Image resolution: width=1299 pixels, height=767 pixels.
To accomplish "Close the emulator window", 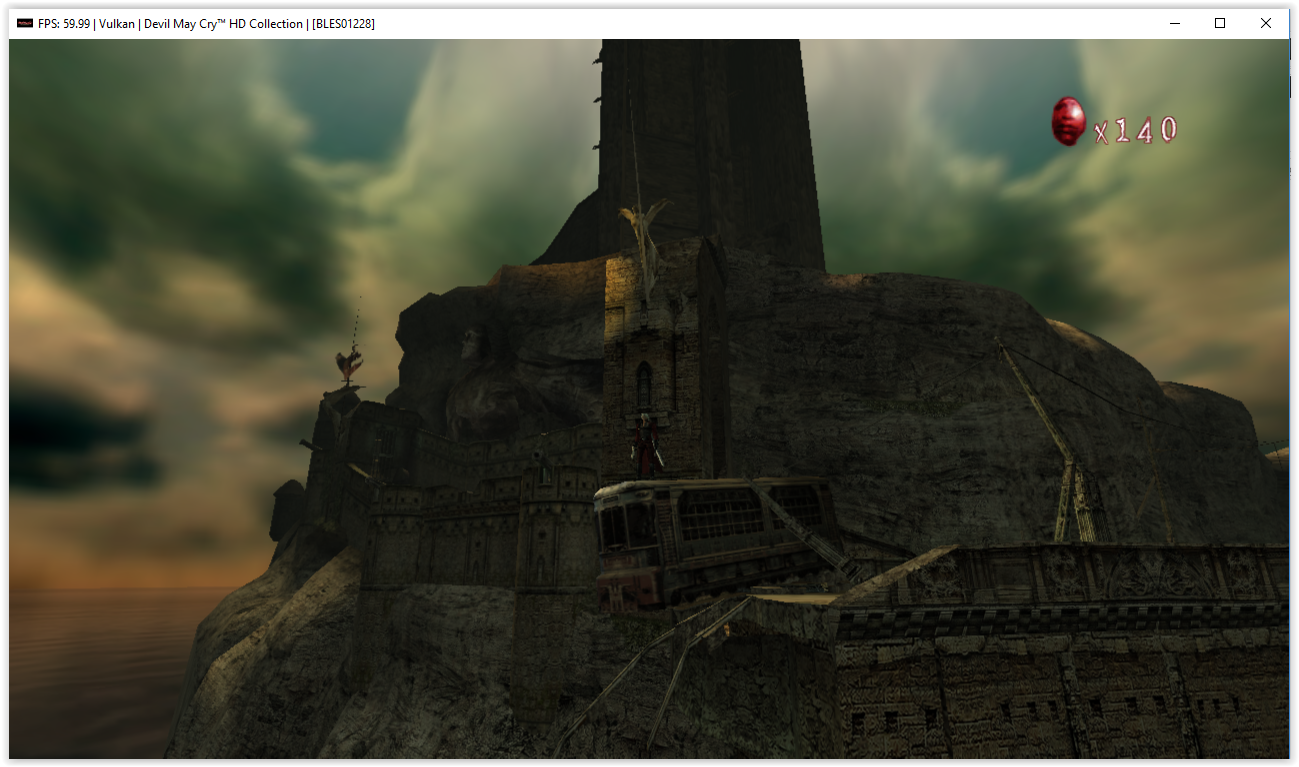I will [x=1265, y=23].
